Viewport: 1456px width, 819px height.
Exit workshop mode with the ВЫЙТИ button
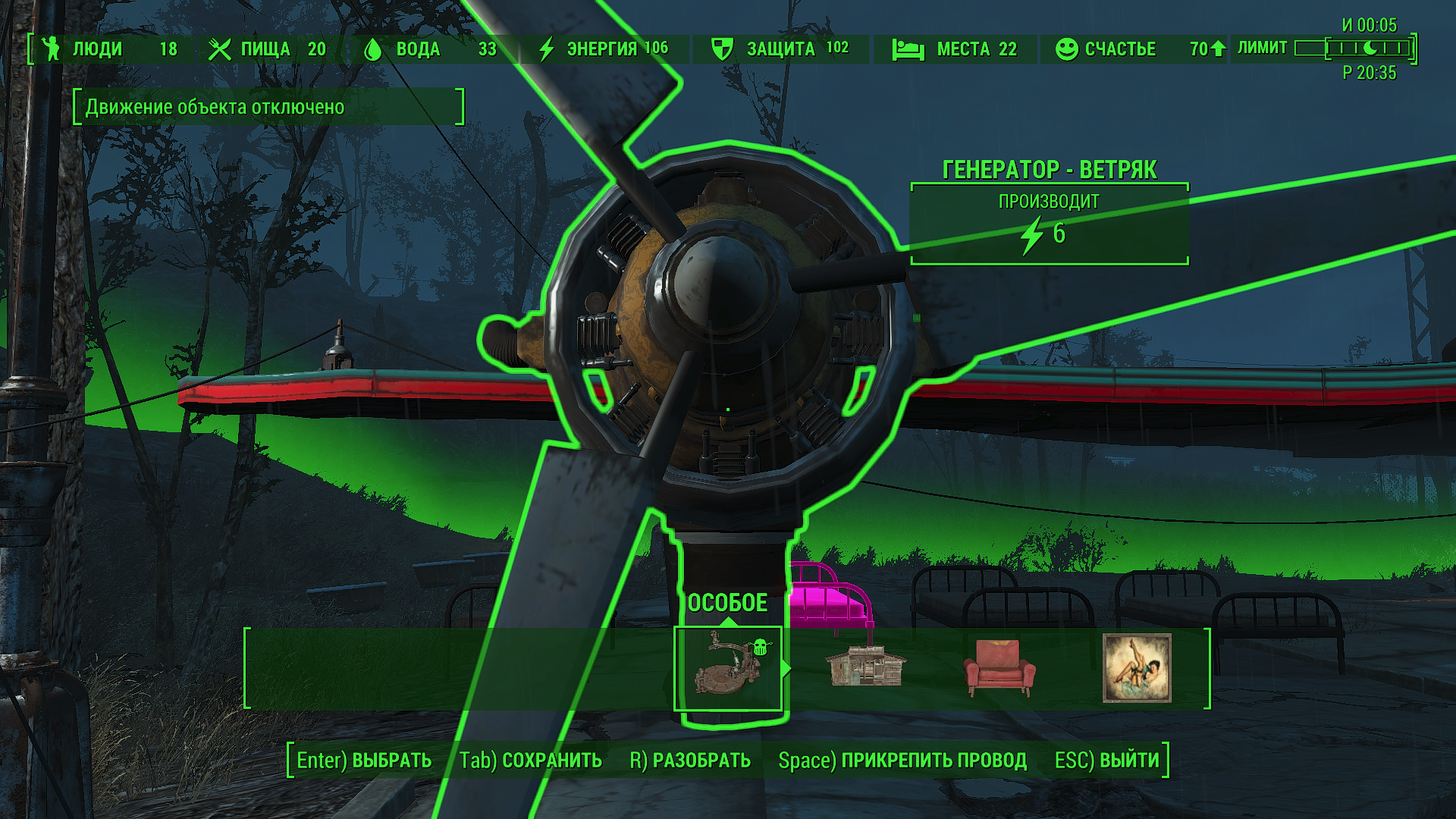tap(1107, 760)
